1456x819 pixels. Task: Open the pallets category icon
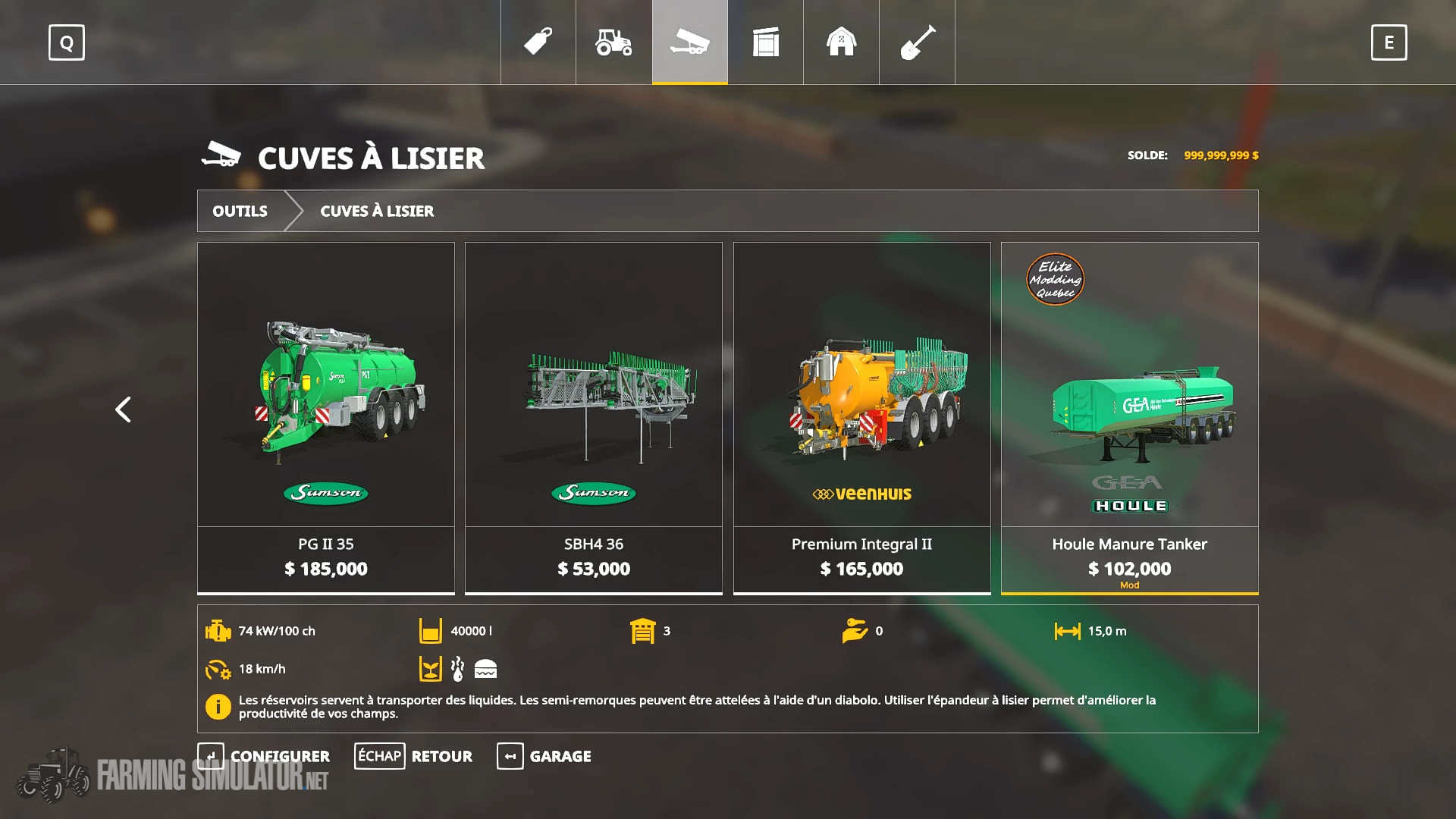tap(765, 43)
